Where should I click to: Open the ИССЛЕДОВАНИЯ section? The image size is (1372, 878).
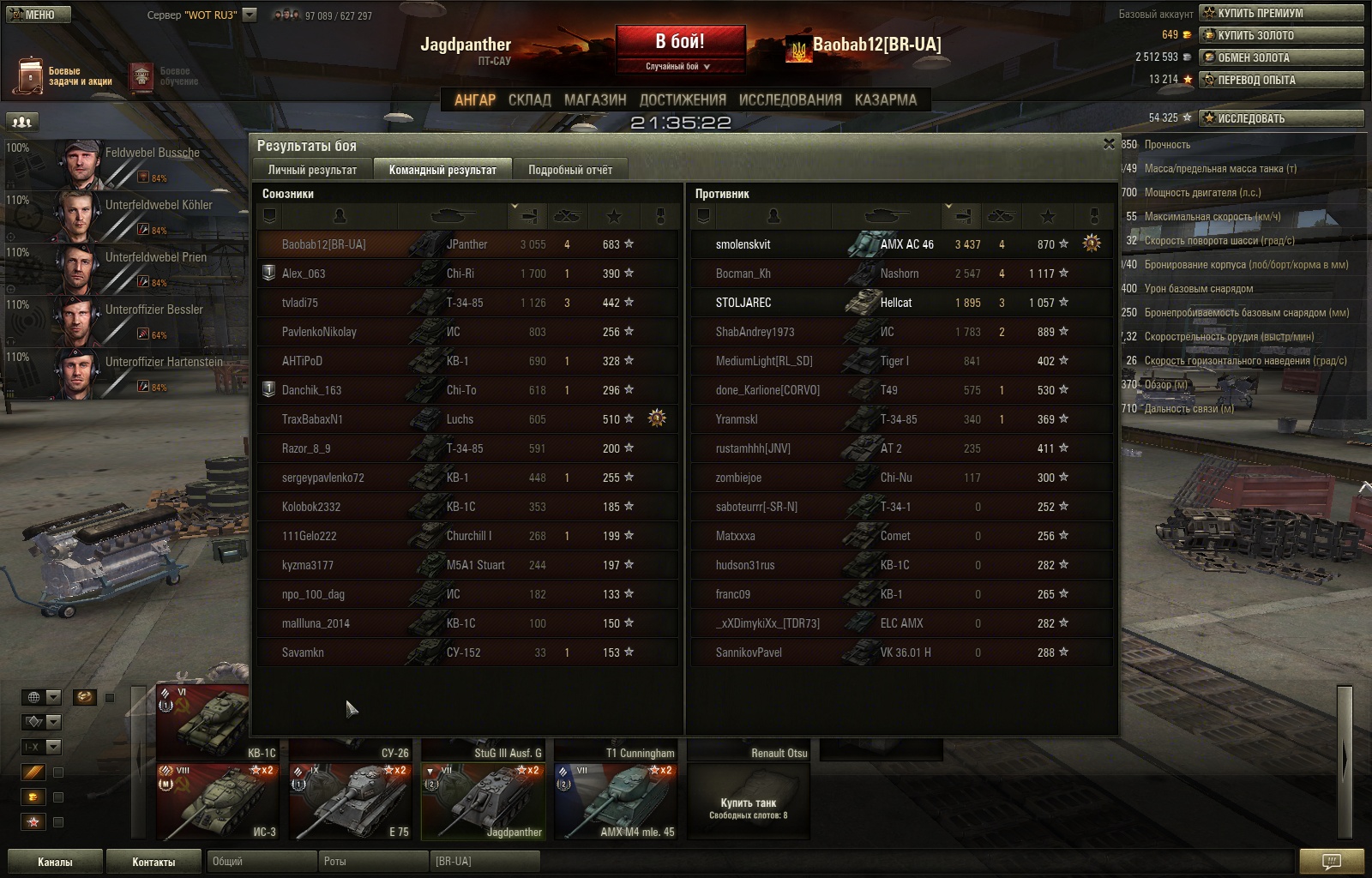(790, 100)
